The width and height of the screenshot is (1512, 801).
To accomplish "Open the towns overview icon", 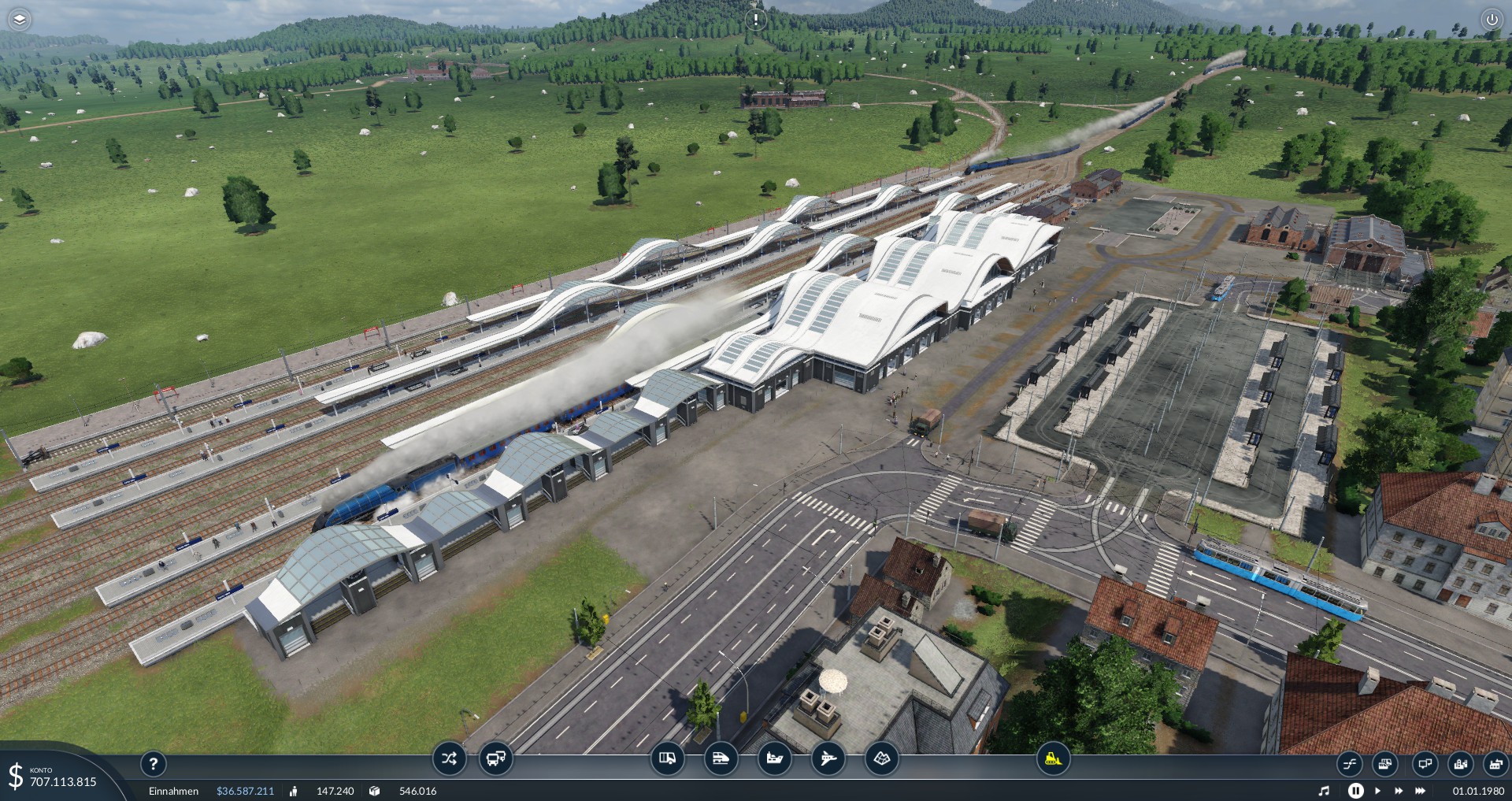I will point(1461,763).
